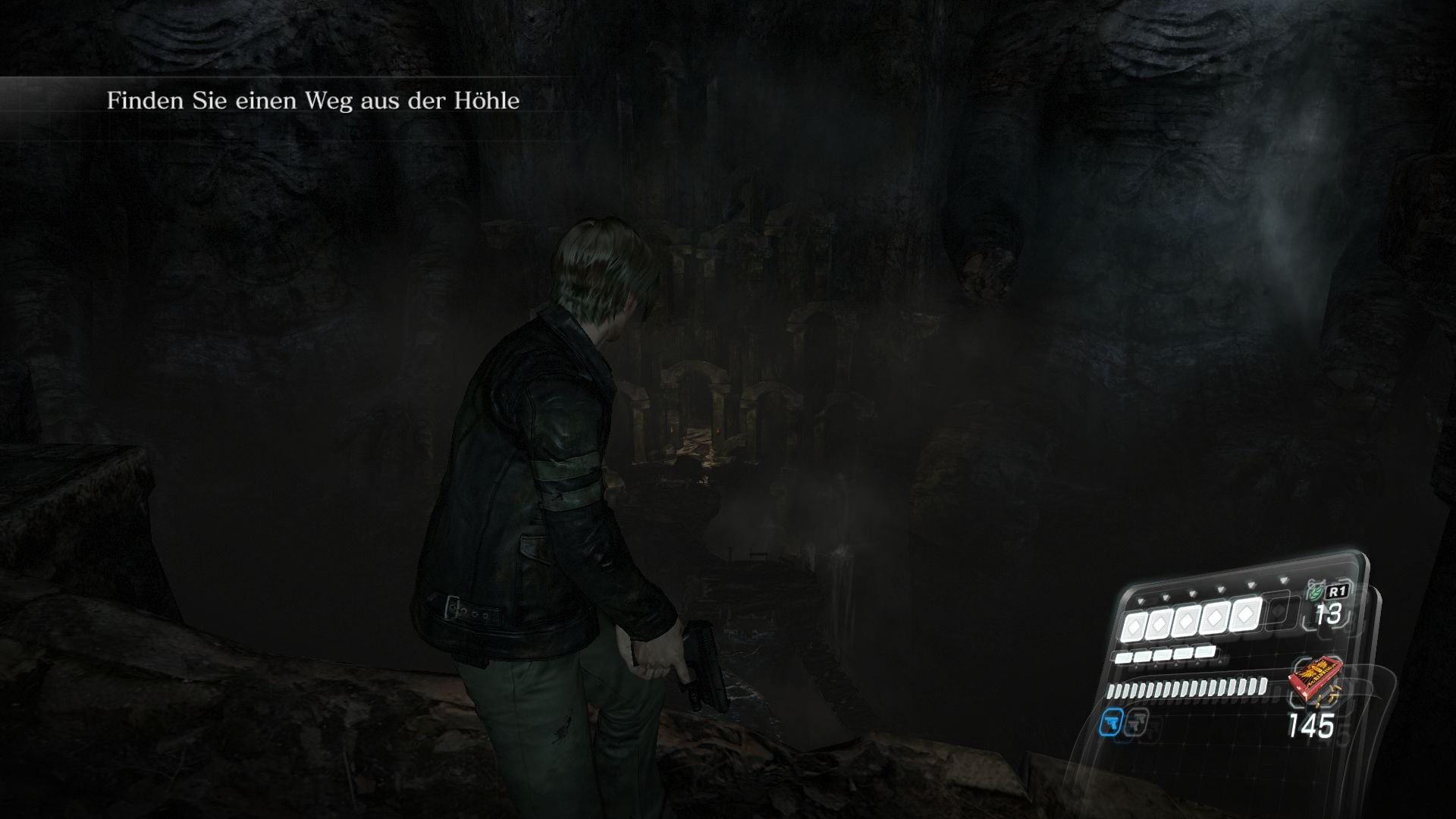Click the R1 button prompt icon

point(1338,592)
